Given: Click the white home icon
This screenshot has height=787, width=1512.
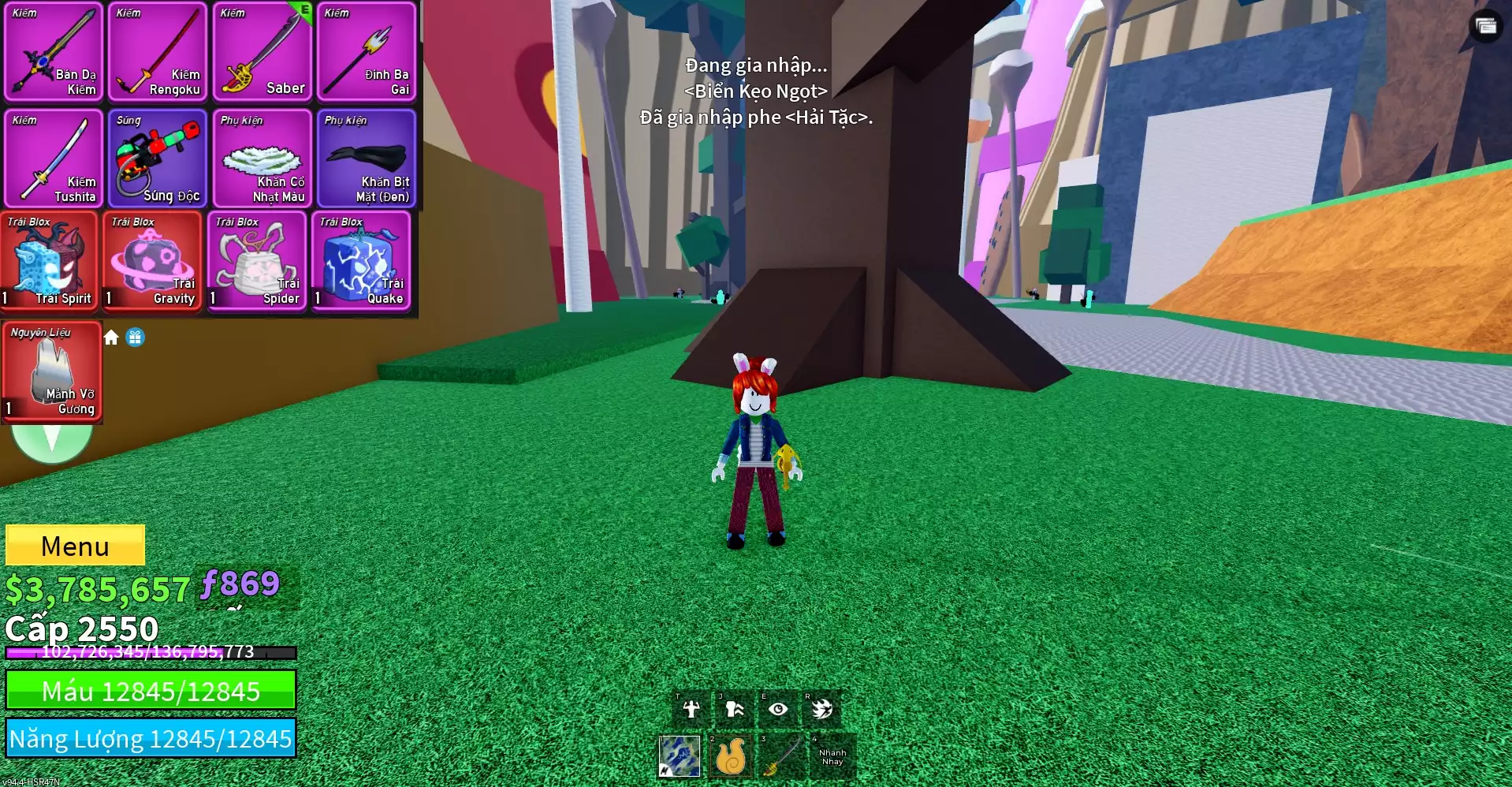Looking at the screenshot, I should coord(111,338).
